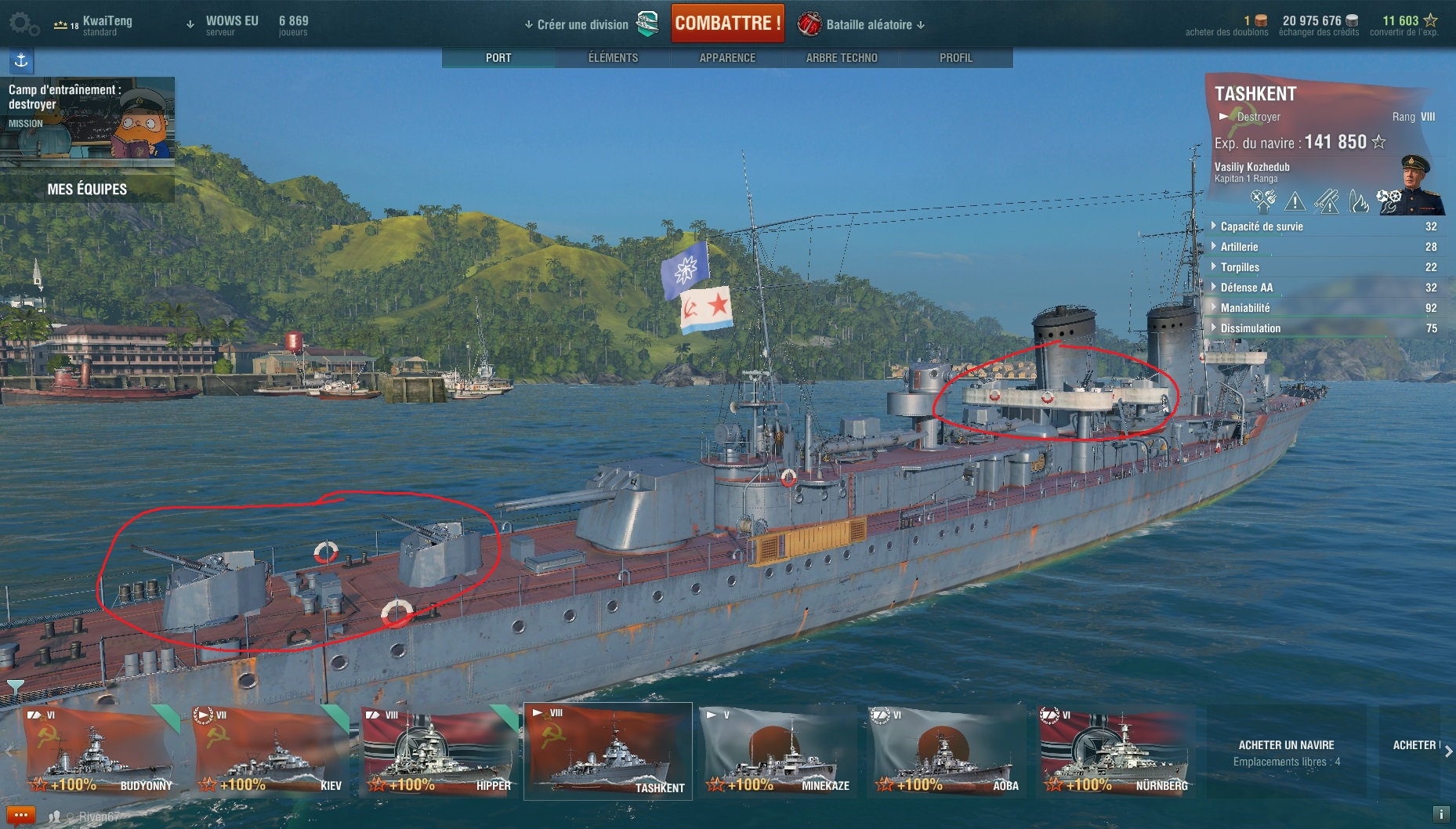The width and height of the screenshot is (1456, 829).
Task: Choose the Aoba ship card
Action: click(946, 752)
